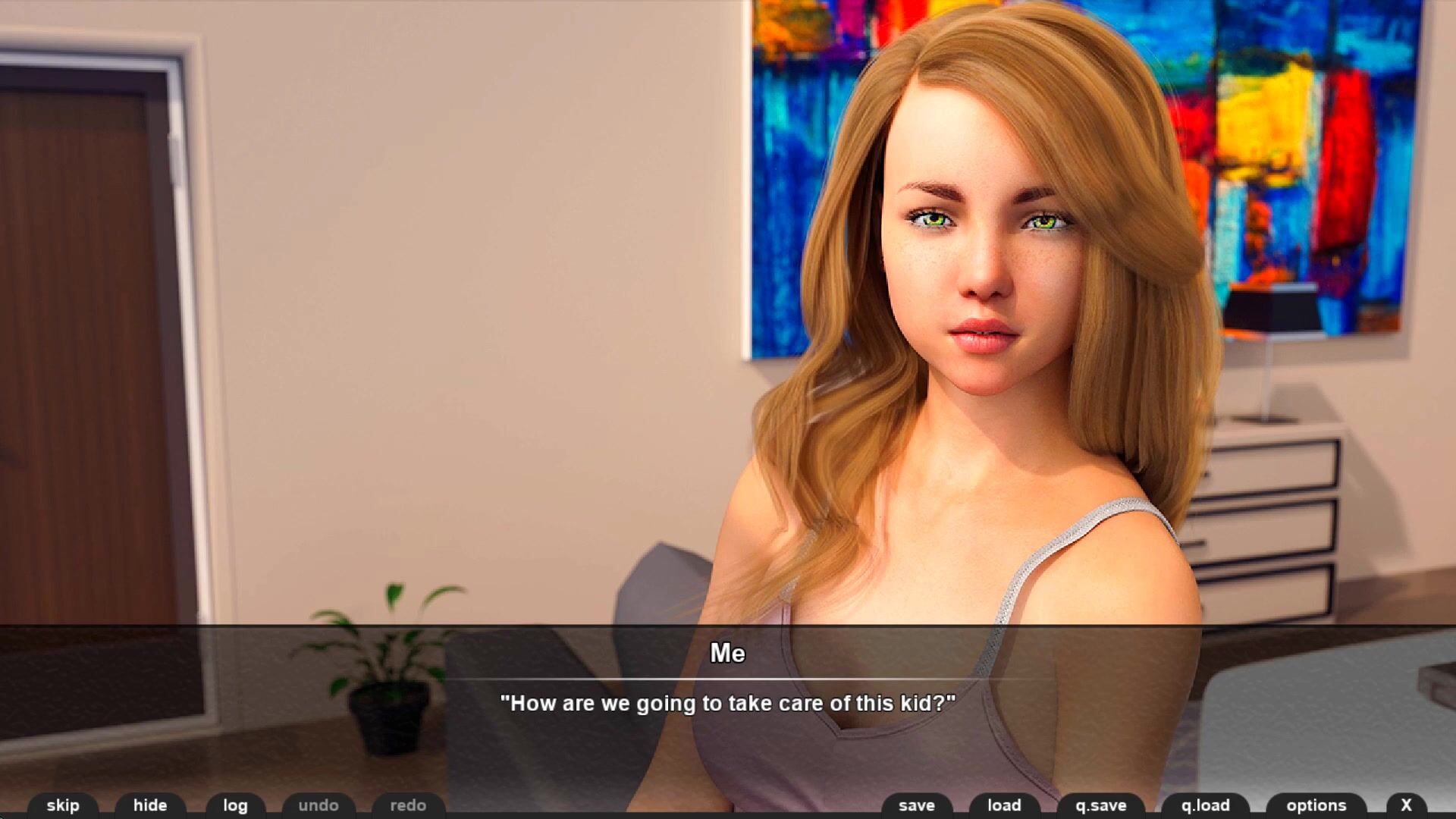Image resolution: width=1456 pixels, height=819 pixels.
Task: Open the options menu
Action: click(x=1316, y=805)
